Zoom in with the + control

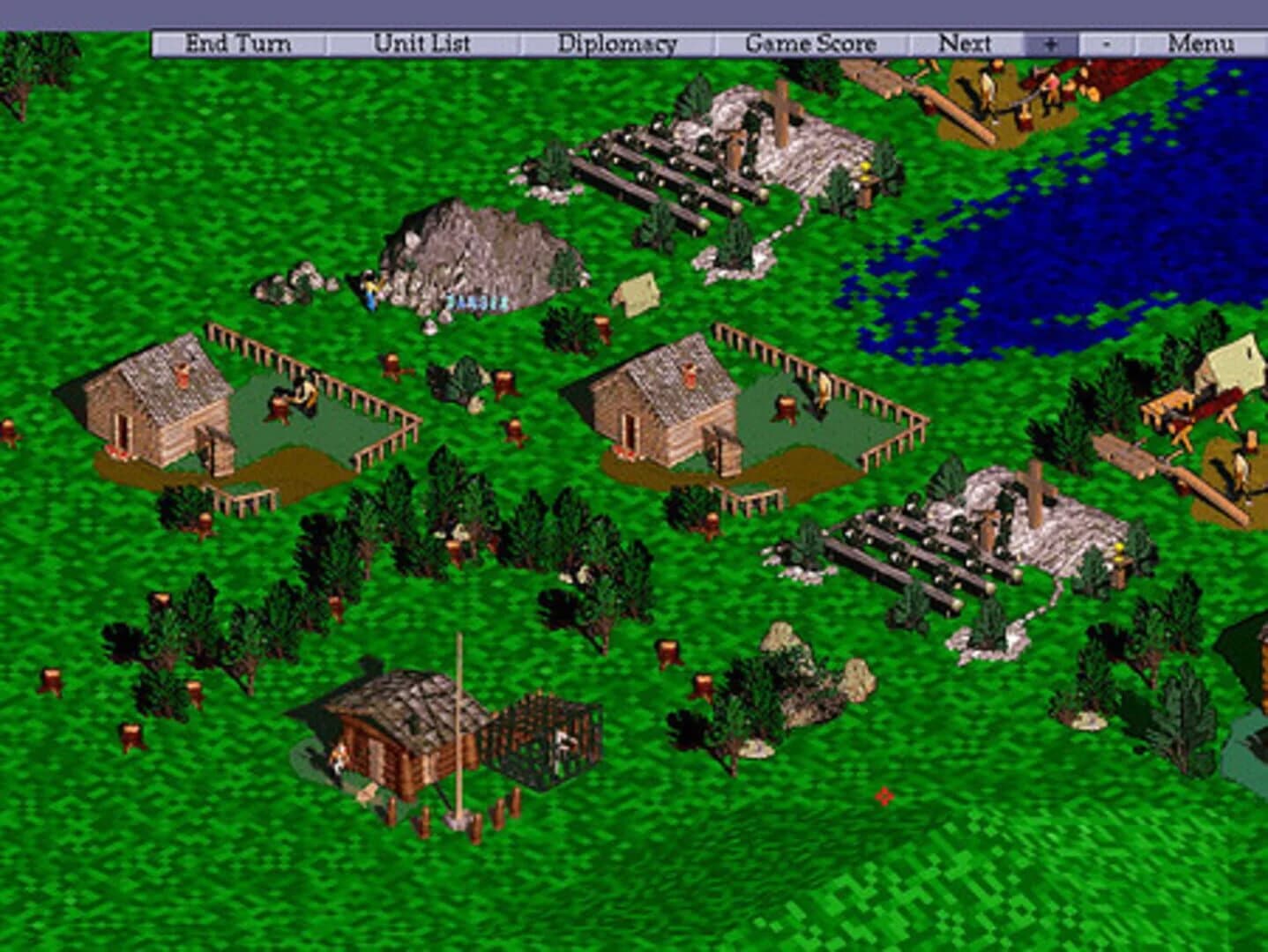pos(1049,41)
